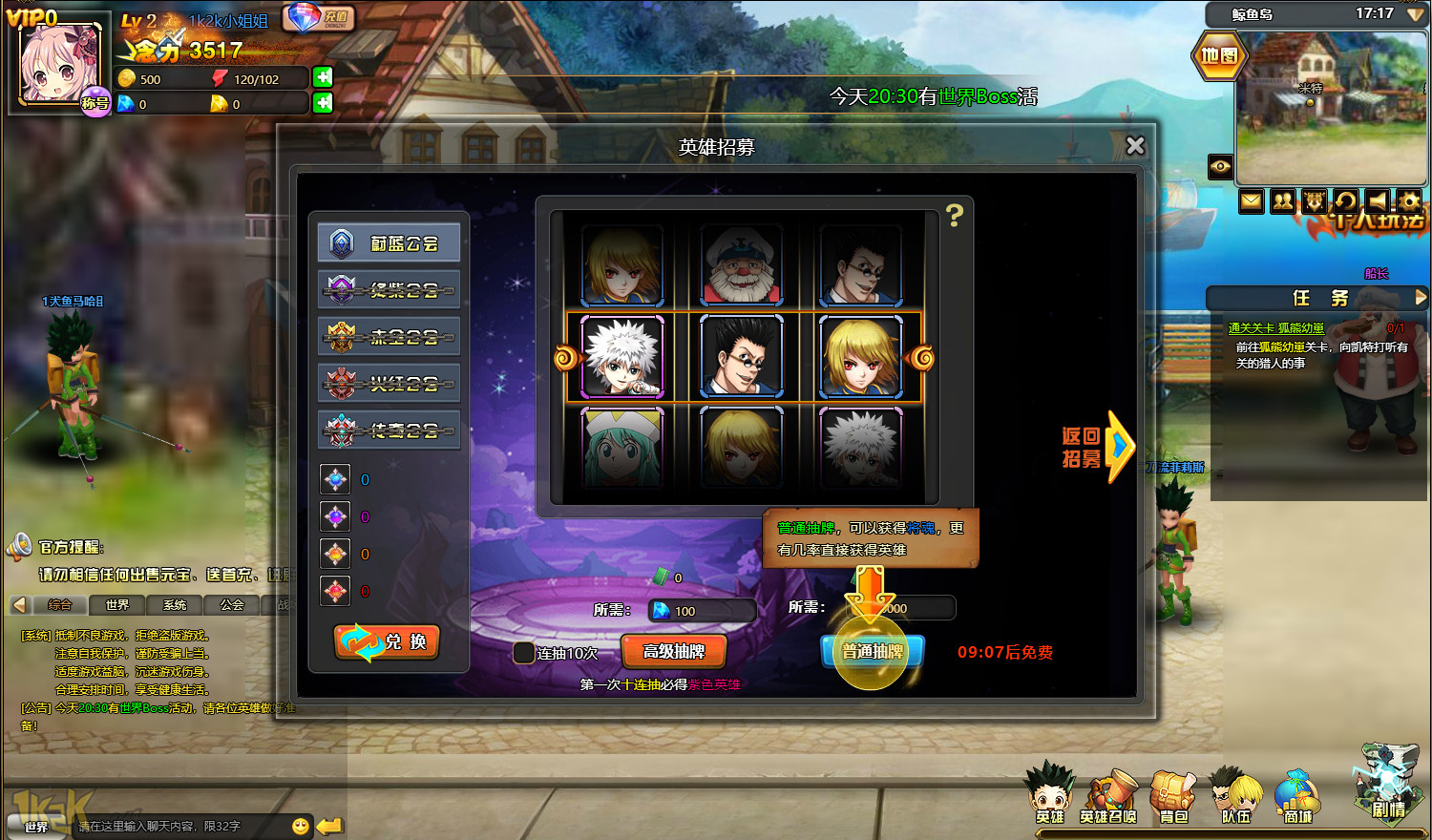Open the 商城 shop

click(1296, 798)
